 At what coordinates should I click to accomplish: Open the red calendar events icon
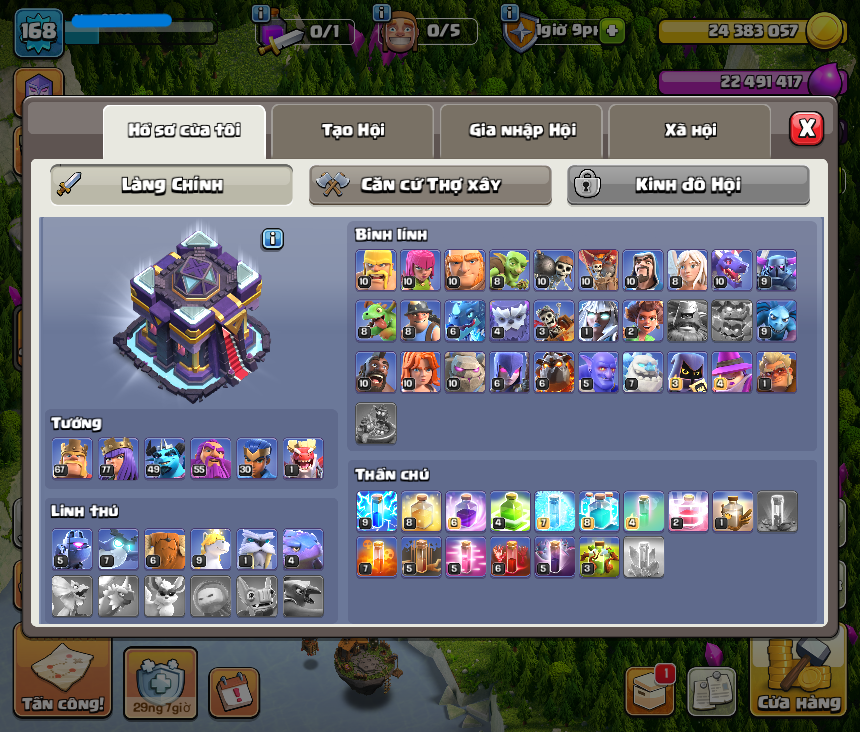[233, 692]
